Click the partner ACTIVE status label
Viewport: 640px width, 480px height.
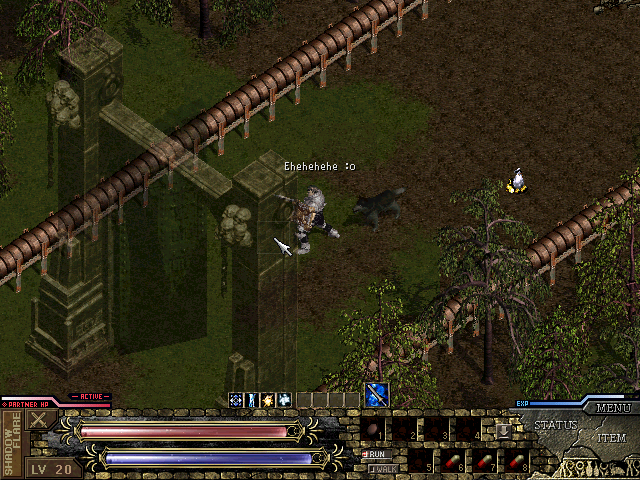pyautogui.click(x=91, y=396)
